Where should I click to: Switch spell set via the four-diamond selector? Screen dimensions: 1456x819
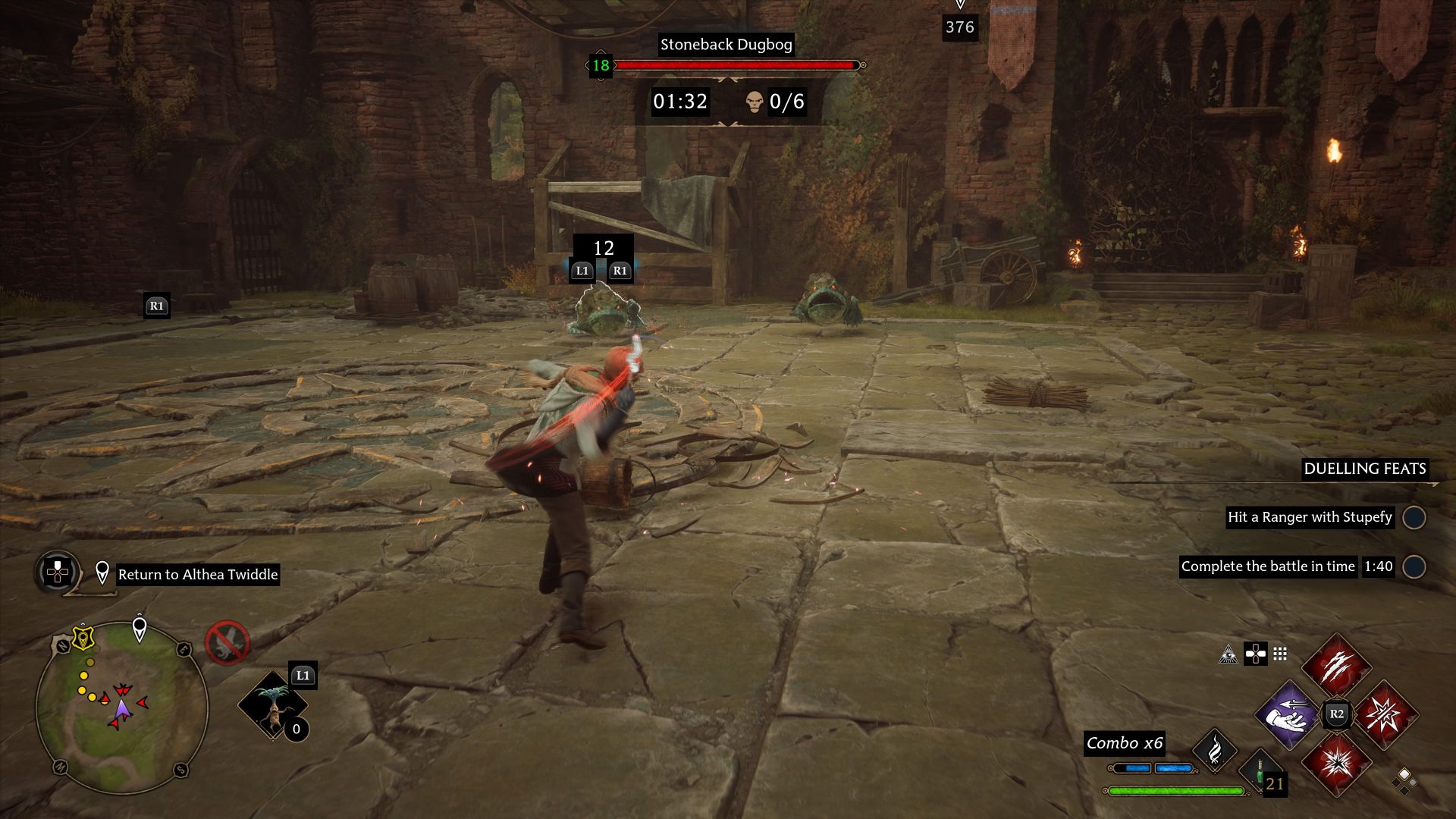1404,780
